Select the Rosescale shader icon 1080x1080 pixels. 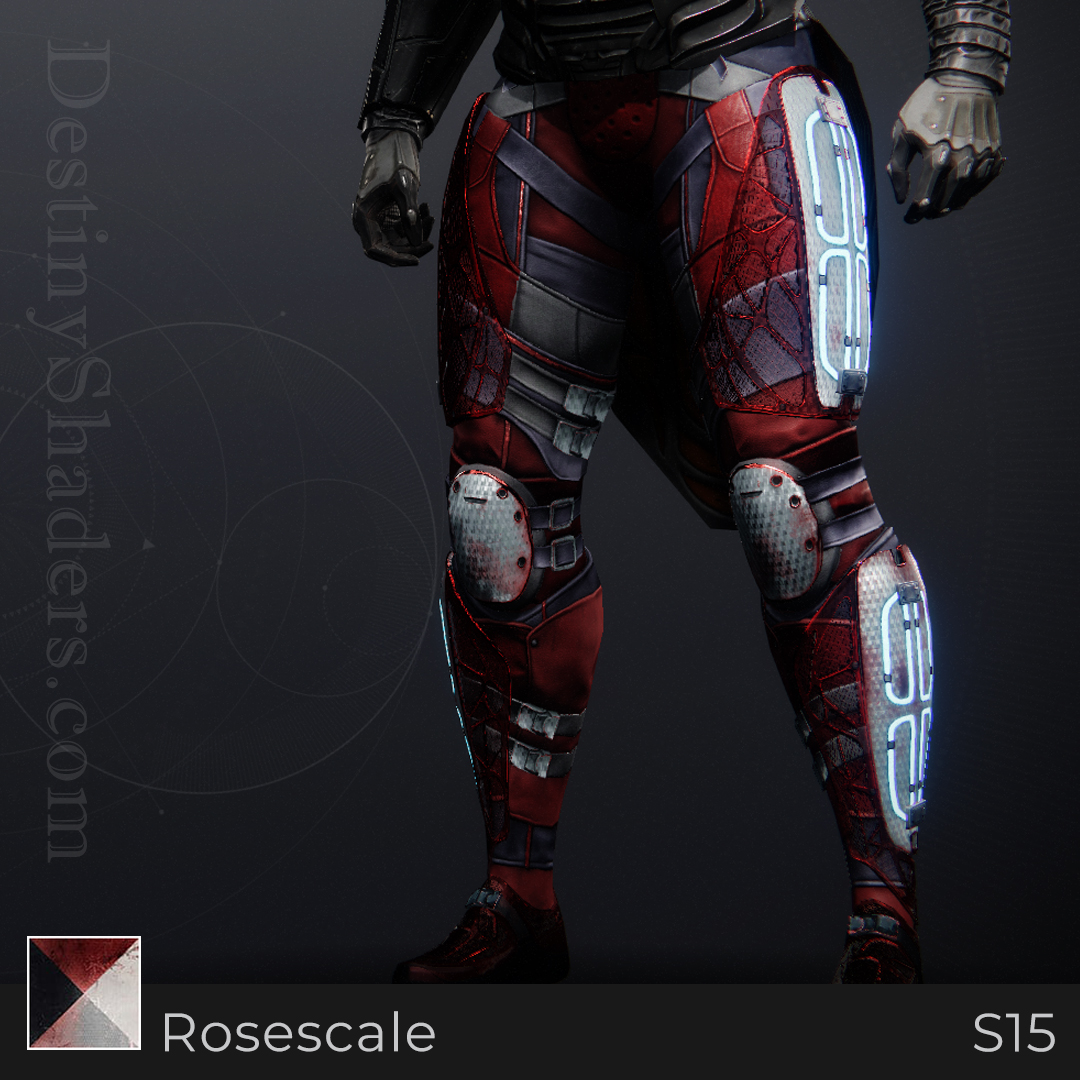[x=84, y=992]
